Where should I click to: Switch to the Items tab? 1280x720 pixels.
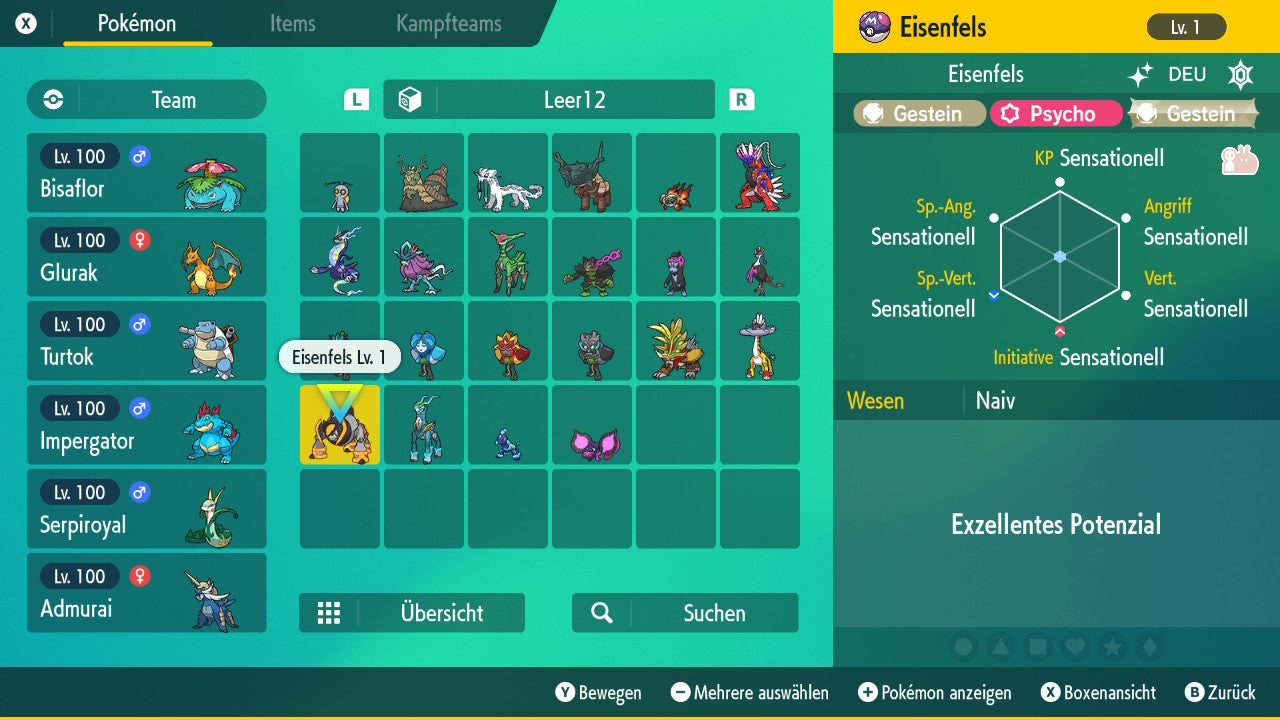pos(292,24)
